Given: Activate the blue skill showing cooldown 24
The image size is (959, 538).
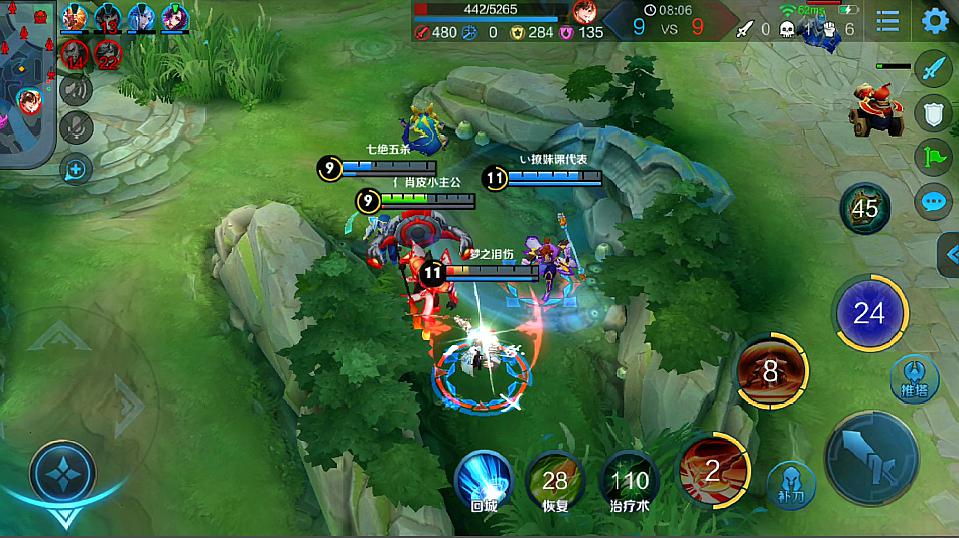Looking at the screenshot, I should tap(868, 314).
